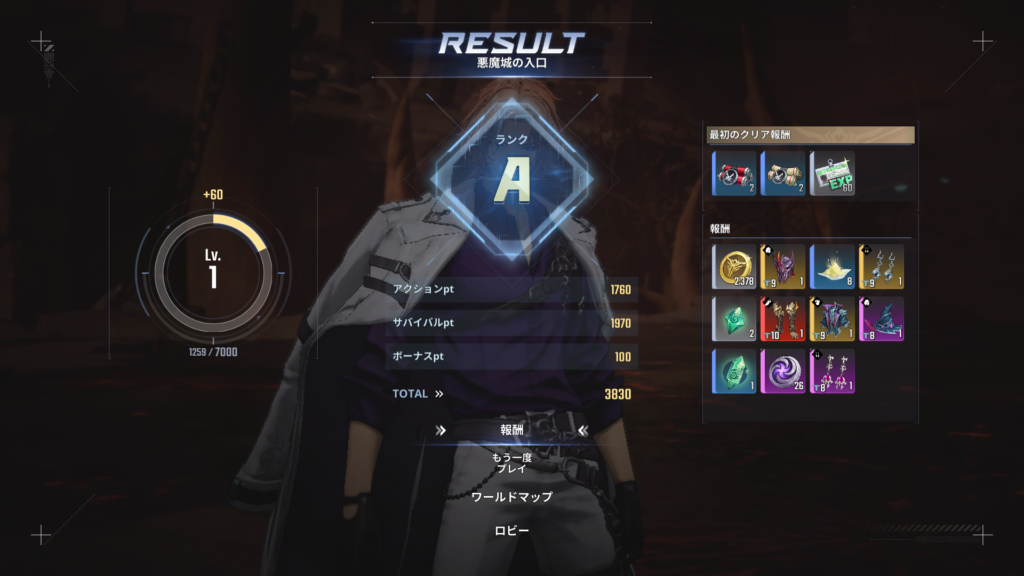Open the ワールドマップ world map option
The height and width of the screenshot is (576, 1024).
click(x=512, y=497)
